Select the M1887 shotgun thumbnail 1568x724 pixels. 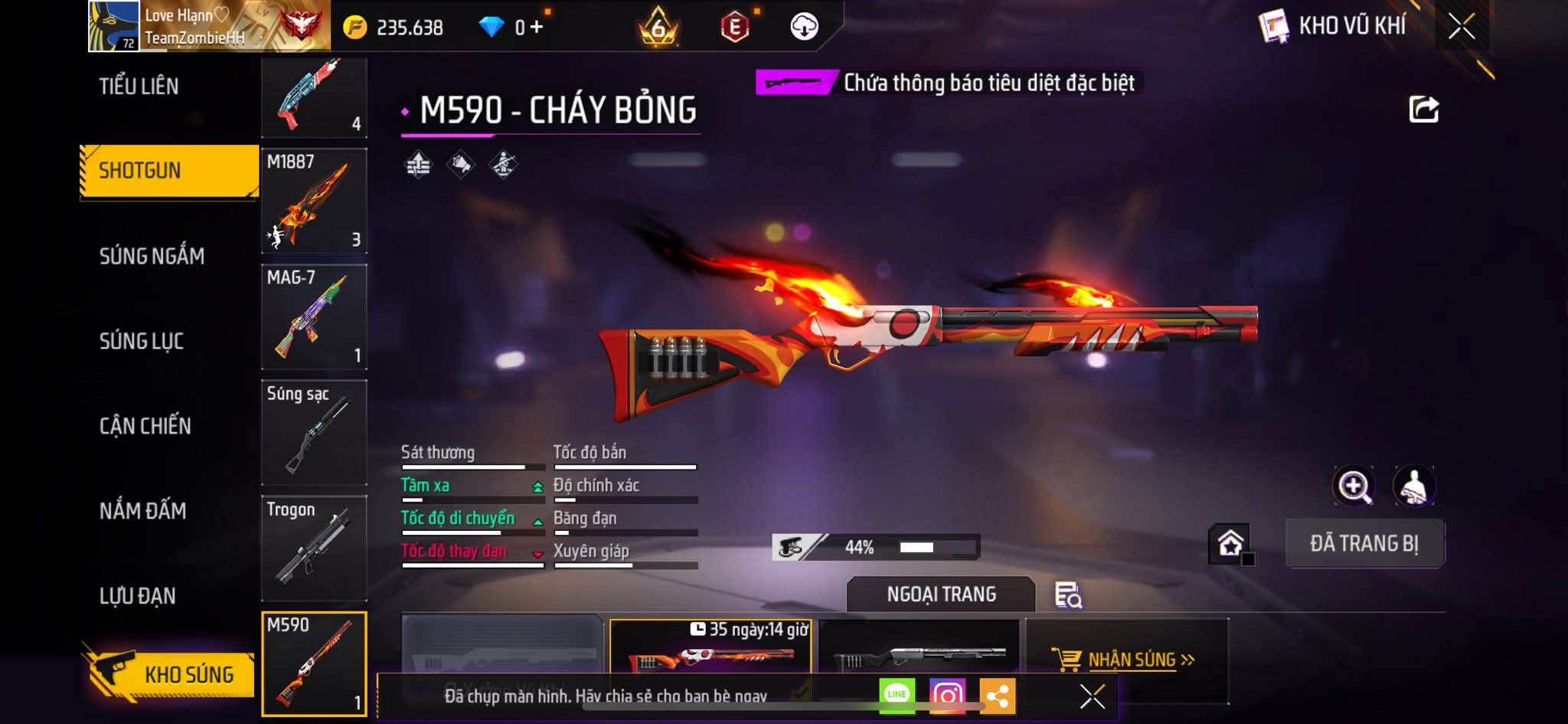click(x=314, y=201)
